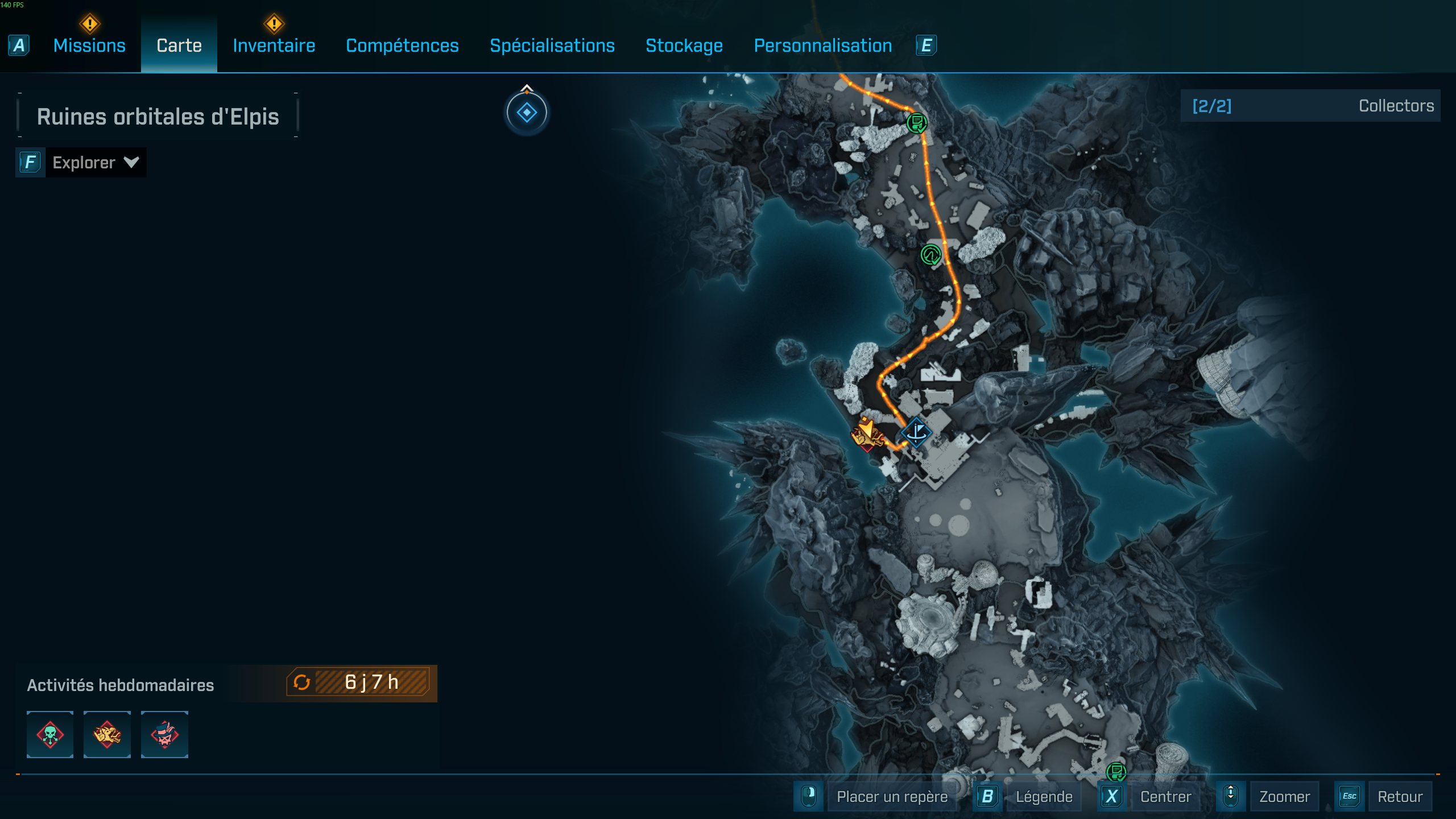This screenshot has height=819, width=1456.
Task: Toggle the Légende overlay
Action: pos(1044,796)
